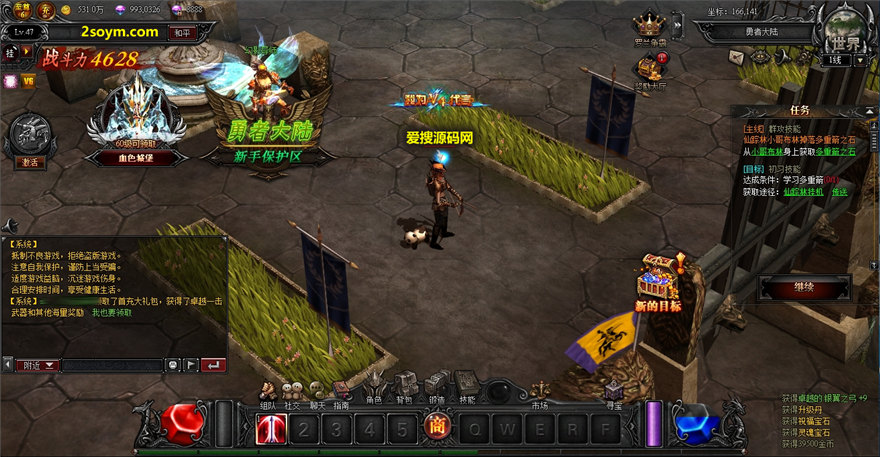This screenshot has width=880, height=457.
Task: Open the 奖励大厅 reward hall chest
Action: pos(649,69)
